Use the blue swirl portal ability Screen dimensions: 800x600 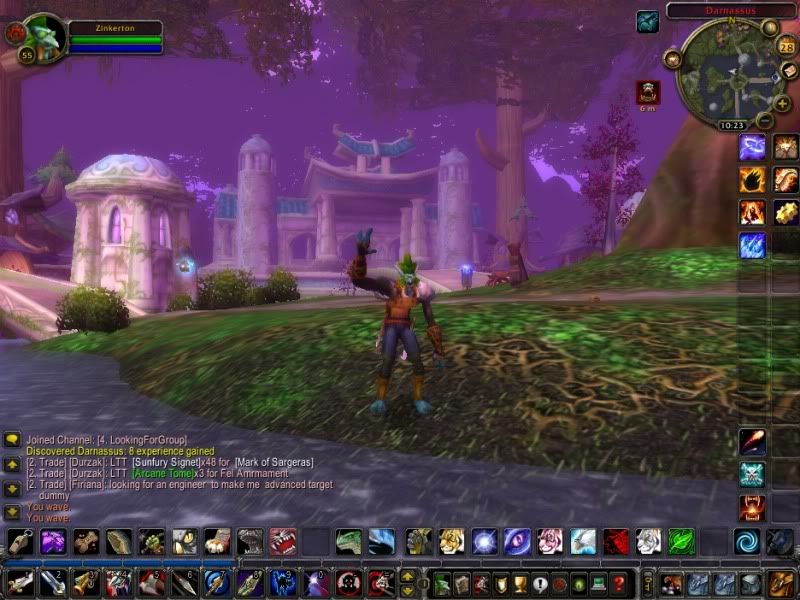(746, 542)
